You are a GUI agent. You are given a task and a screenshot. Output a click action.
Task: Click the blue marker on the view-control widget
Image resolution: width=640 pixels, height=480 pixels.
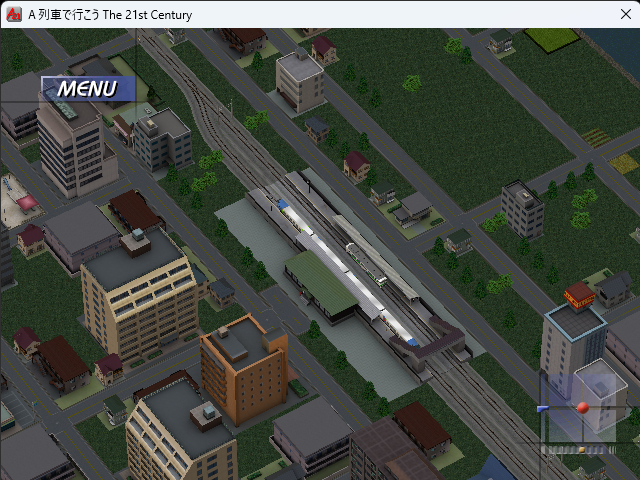coord(542,408)
